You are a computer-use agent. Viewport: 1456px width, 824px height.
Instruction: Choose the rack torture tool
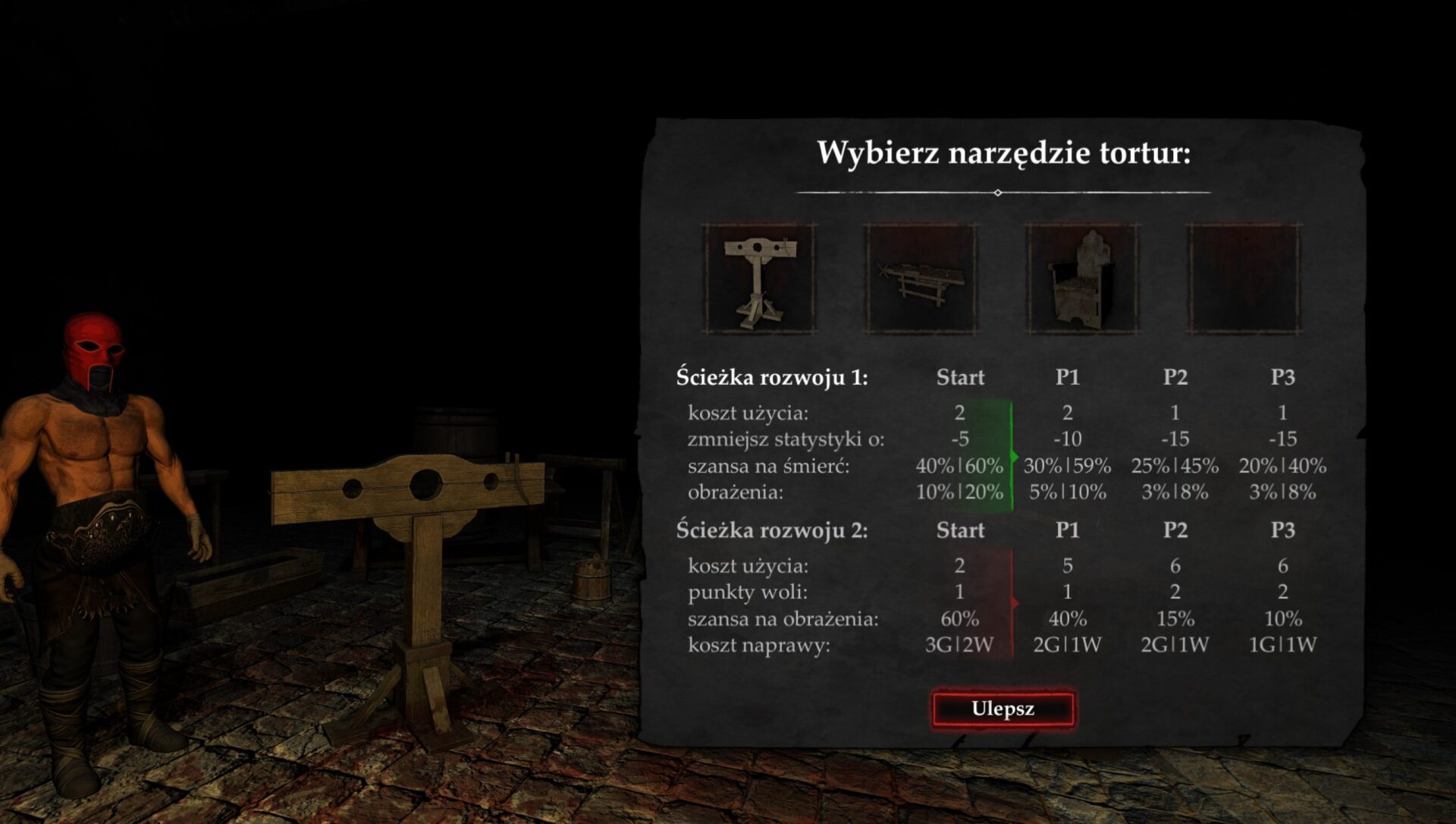coord(921,278)
